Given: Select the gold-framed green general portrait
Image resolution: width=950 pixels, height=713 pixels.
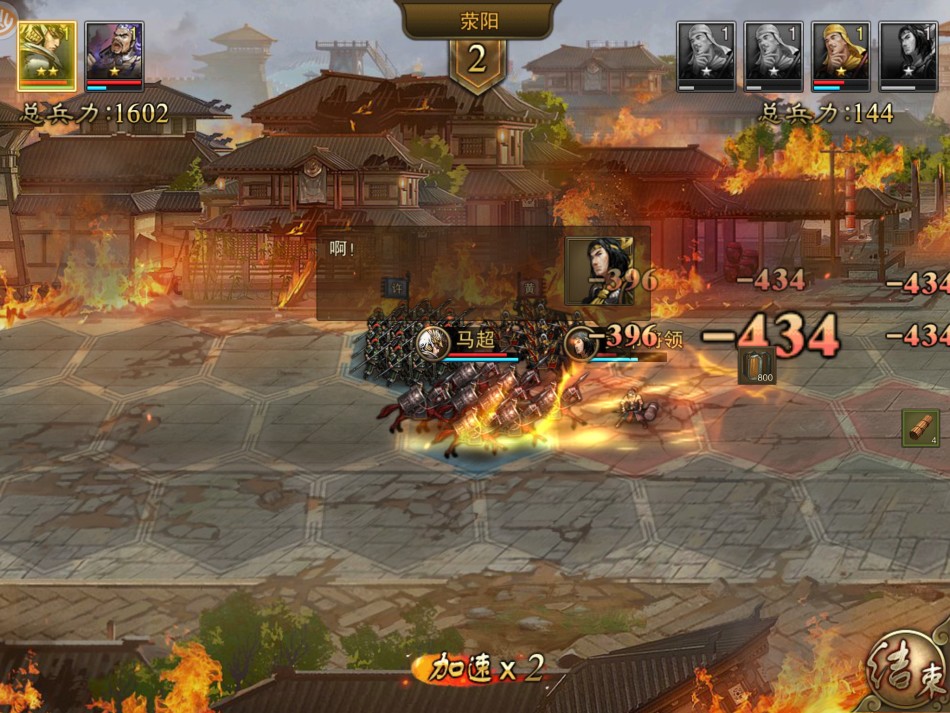Looking at the screenshot, I should (46, 55).
